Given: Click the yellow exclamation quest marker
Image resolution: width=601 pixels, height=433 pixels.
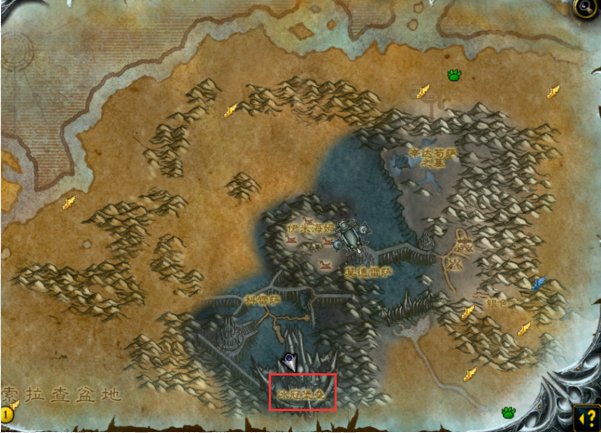Looking at the screenshot, I should [8, 412].
